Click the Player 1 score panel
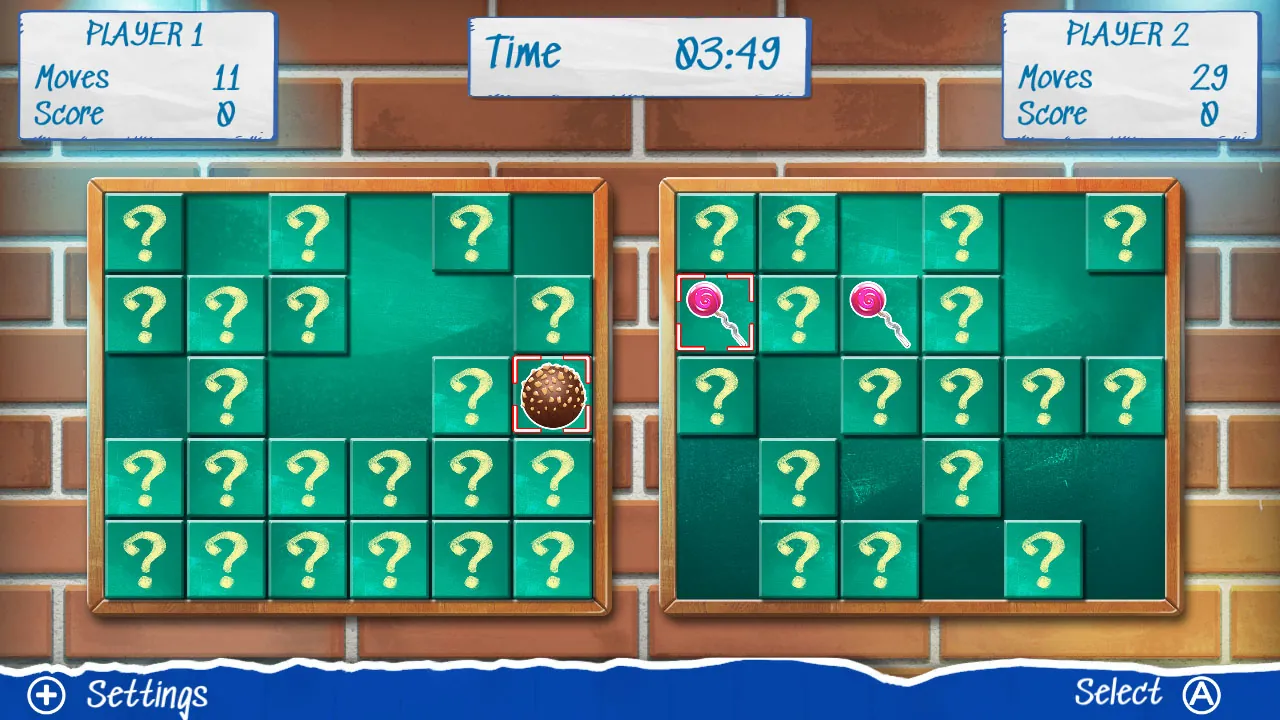The width and height of the screenshot is (1280, 720). pyautogui.click(x=145, y=75)
